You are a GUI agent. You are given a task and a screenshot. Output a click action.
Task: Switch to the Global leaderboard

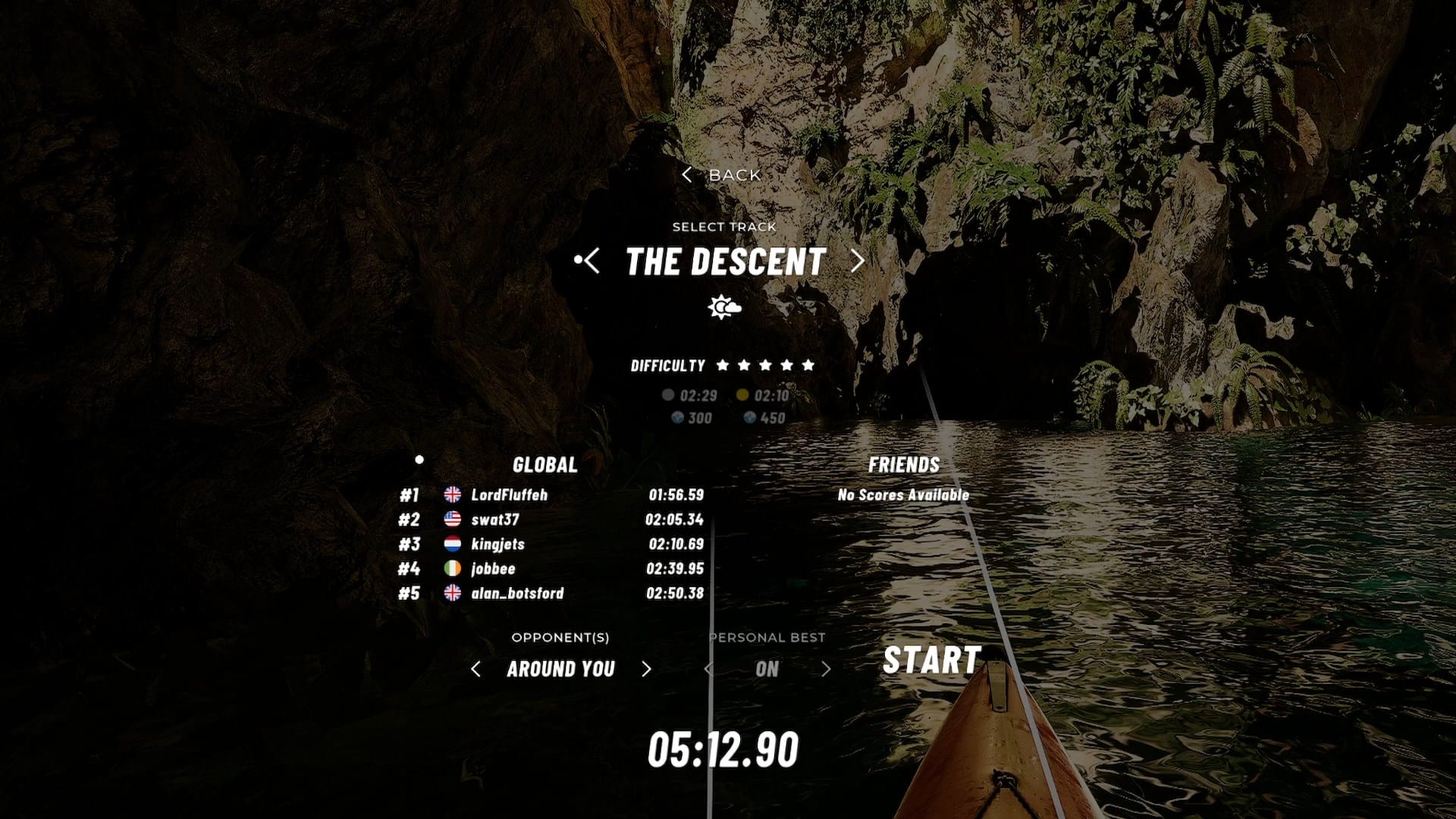pos(544,465)
